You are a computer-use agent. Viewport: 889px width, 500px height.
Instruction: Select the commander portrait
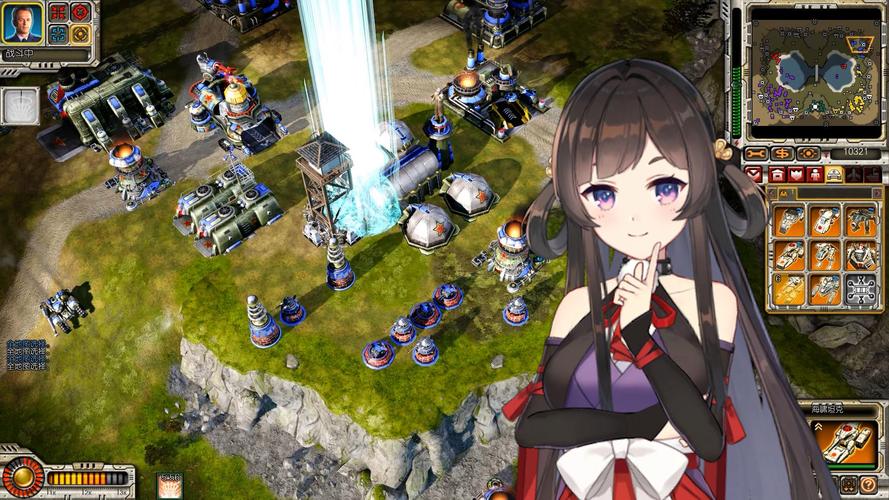pyautogui.click(x=22, y=22)
